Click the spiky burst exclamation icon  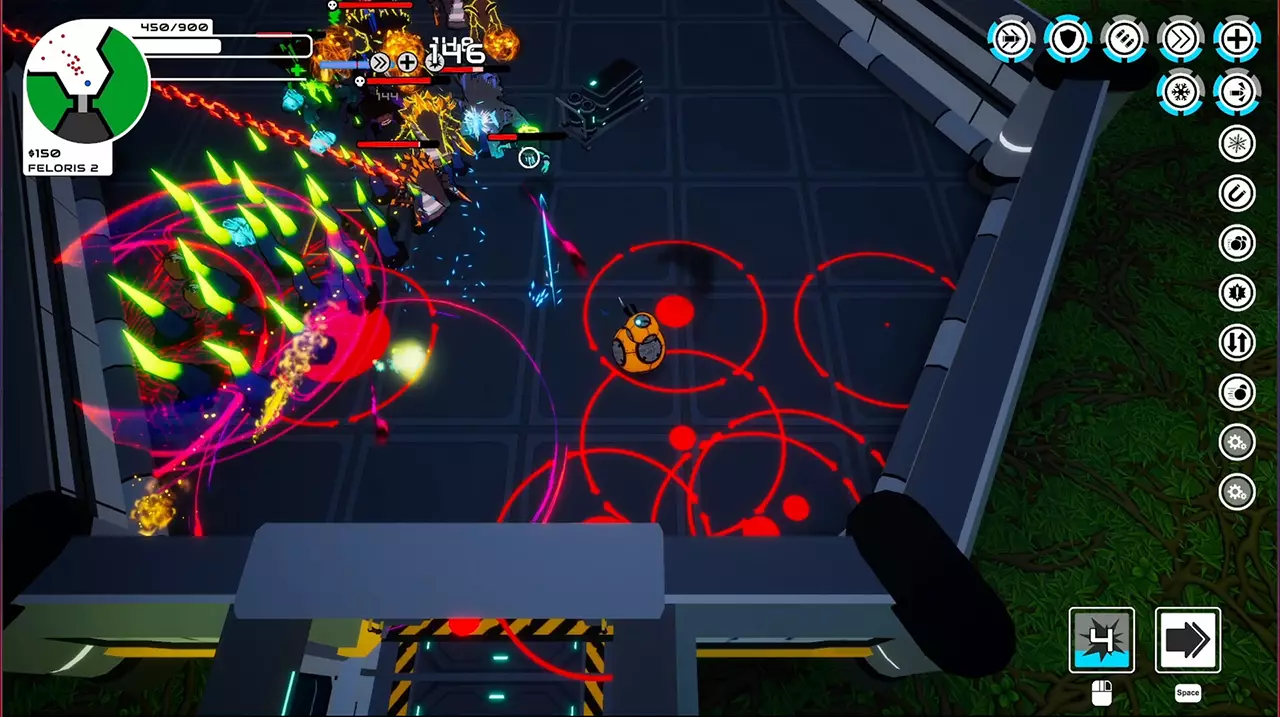pyautogui.click(x=1237, y=293)
